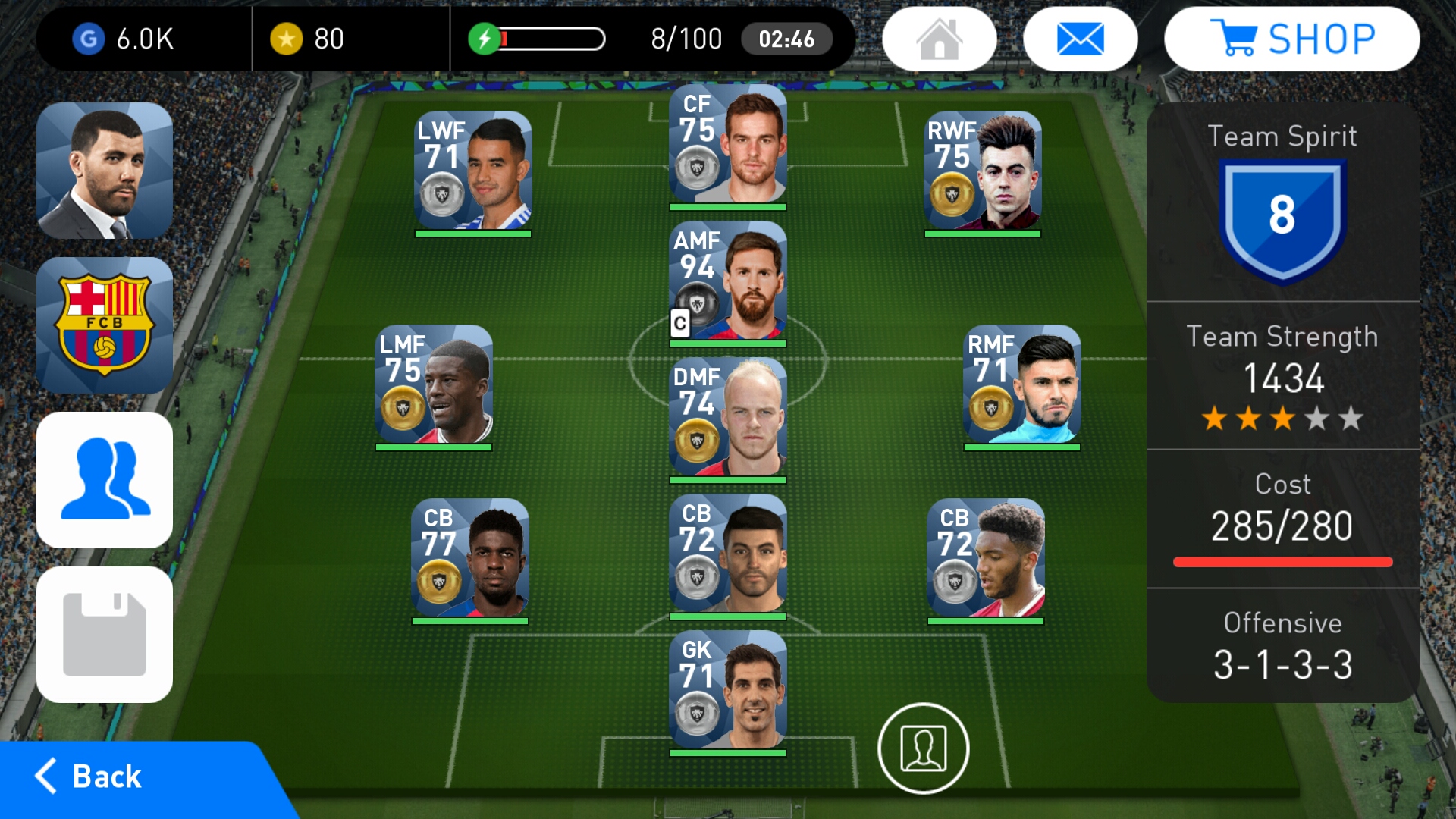Screen dimensions: 1456x819
Task: Open the Cost 285/280 breakdown
Action: 1283,523
